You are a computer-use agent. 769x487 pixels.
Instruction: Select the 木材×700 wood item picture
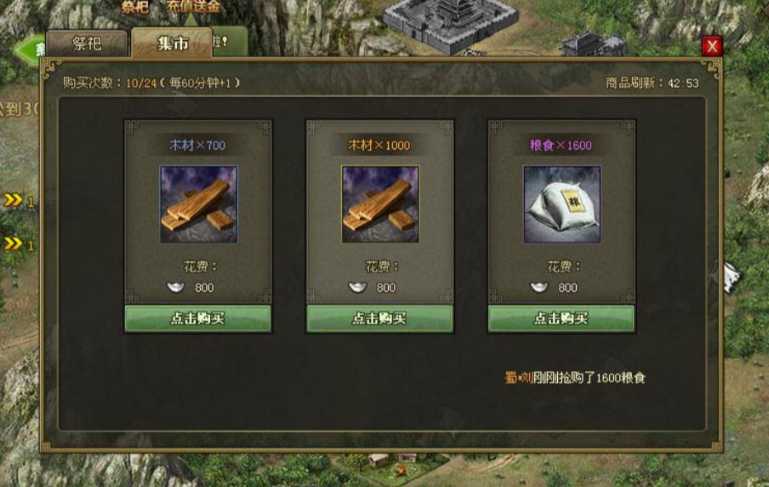coord(198,204)
